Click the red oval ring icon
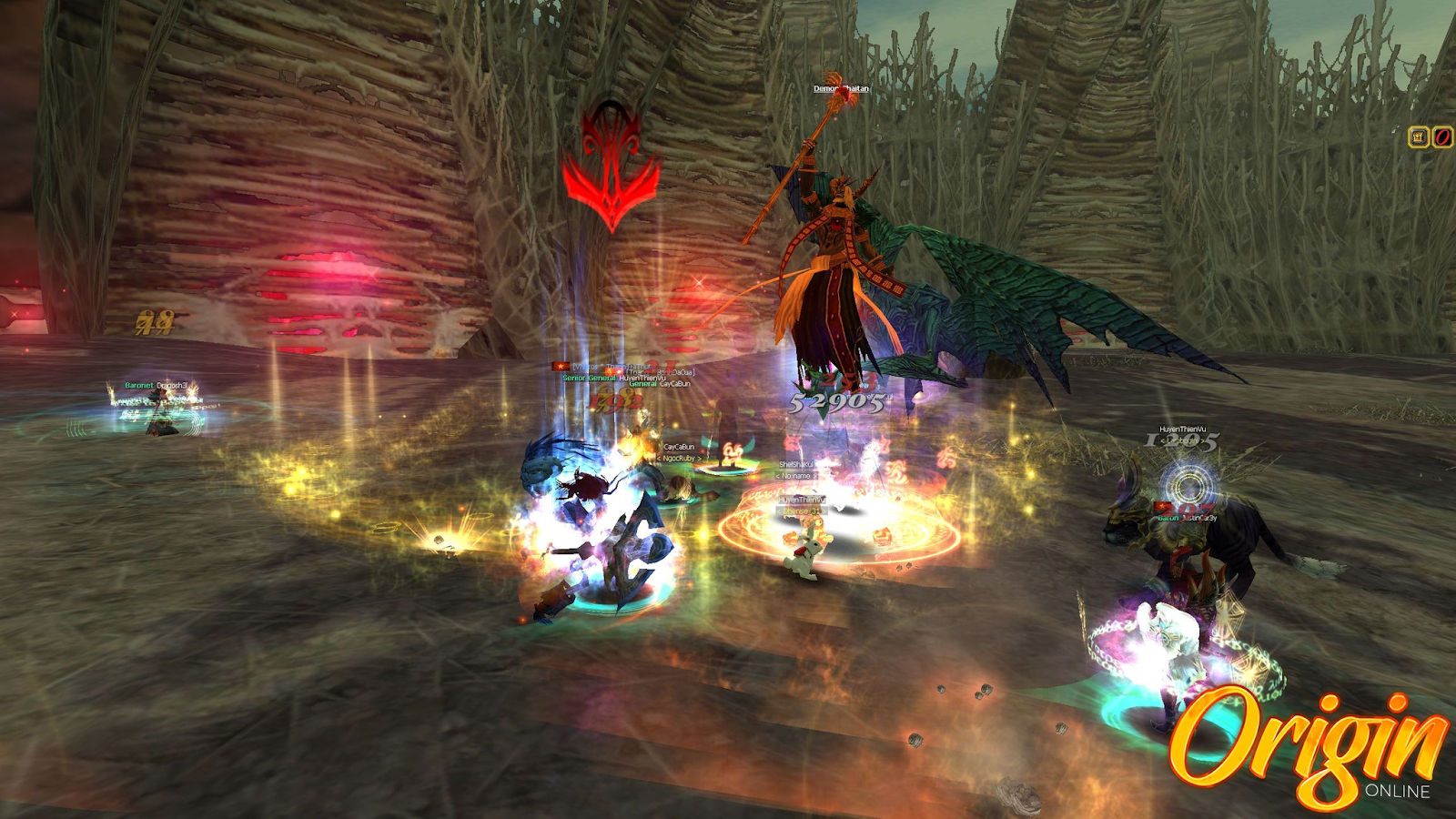 coord(1442,137)
